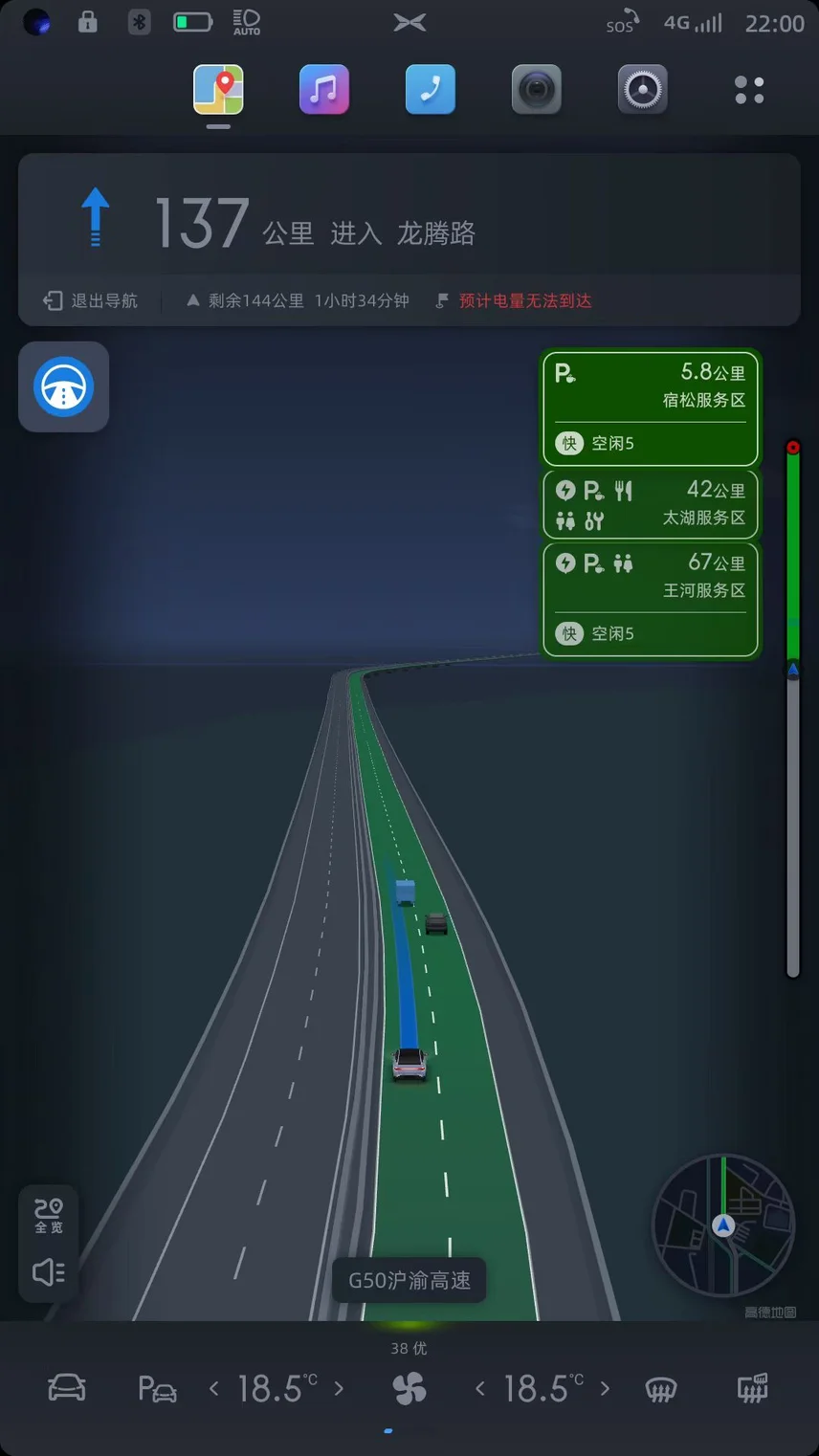The width and height of the screenshot is (819, 1456).
Task: Open the Camera app
Action: [536, 90]
